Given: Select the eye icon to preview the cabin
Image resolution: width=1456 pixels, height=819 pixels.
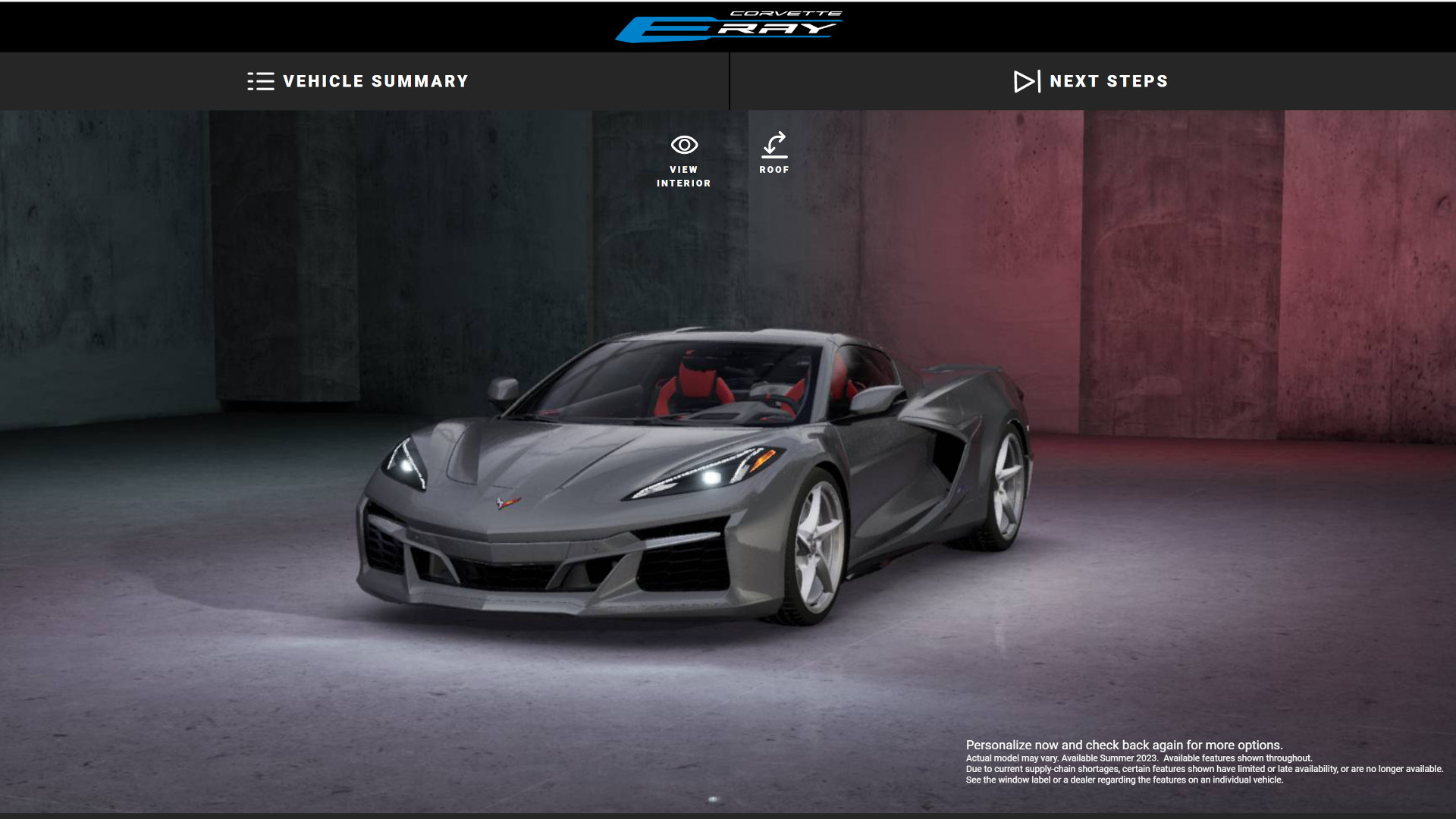Looking at the screenshot, I should [x=684, y=144].
